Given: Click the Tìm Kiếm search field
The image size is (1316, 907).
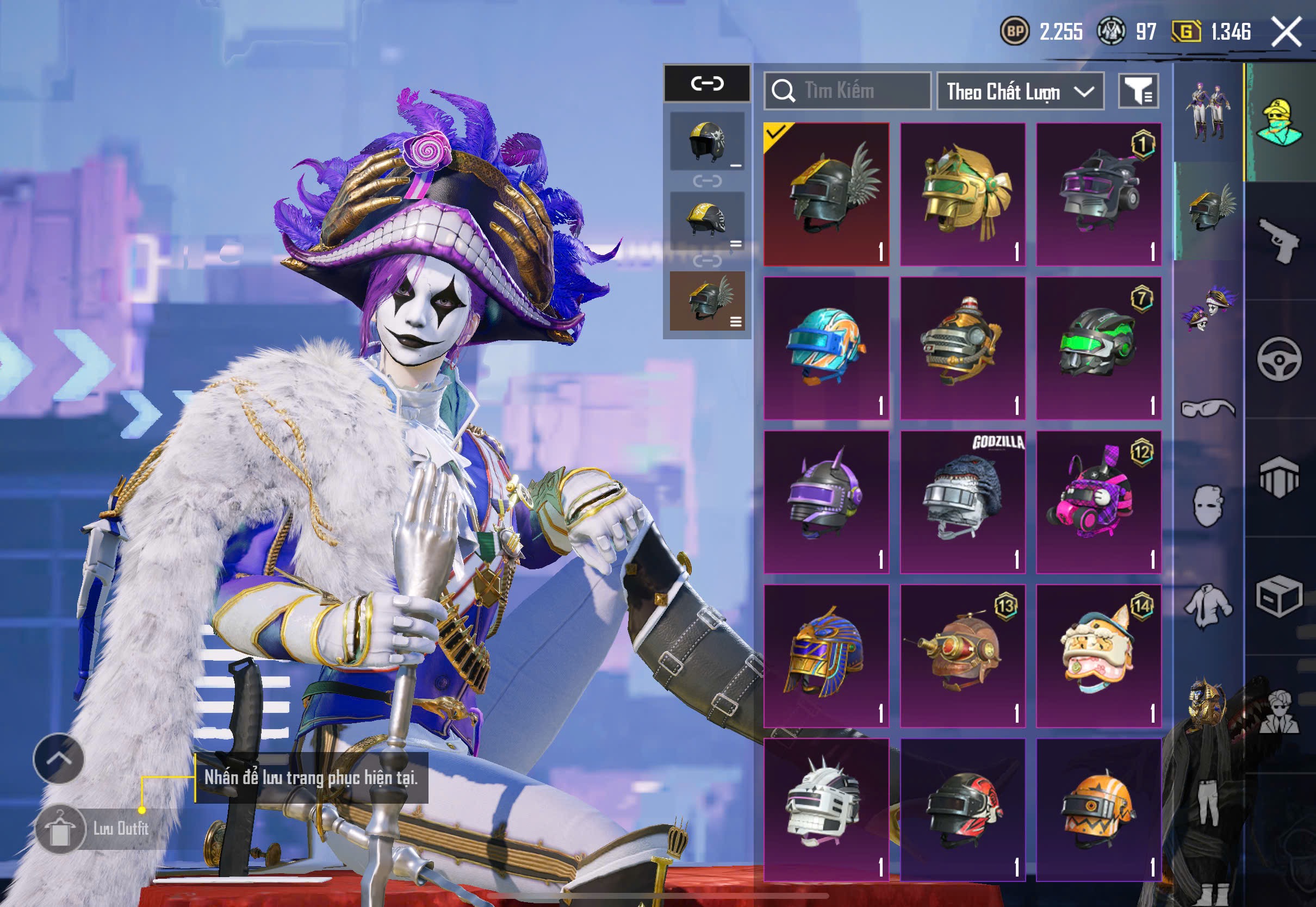Looking at the screenshot, I should [847, 91].
